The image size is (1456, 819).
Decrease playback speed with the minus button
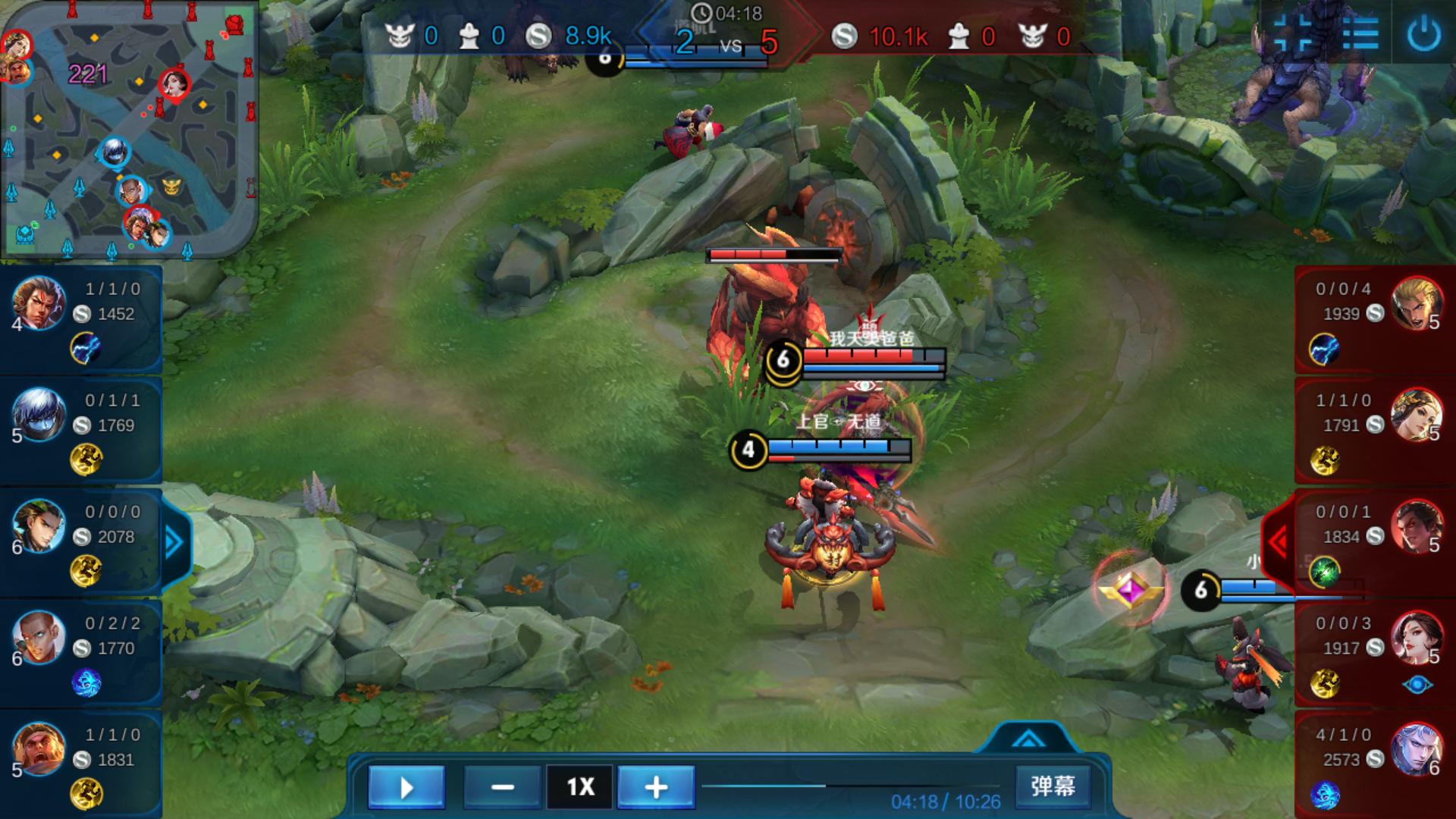click(502, 787)
